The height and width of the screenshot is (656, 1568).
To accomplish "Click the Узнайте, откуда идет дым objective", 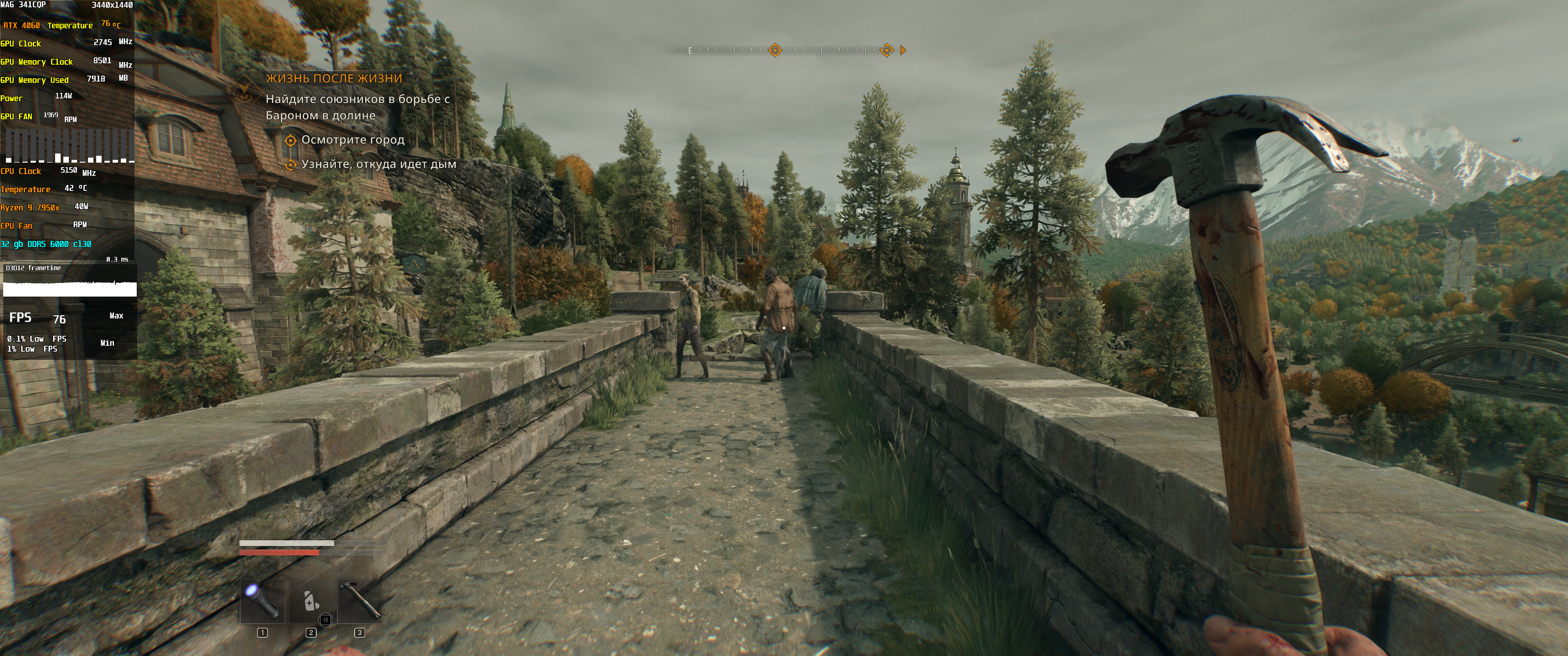I will (378, 164).
